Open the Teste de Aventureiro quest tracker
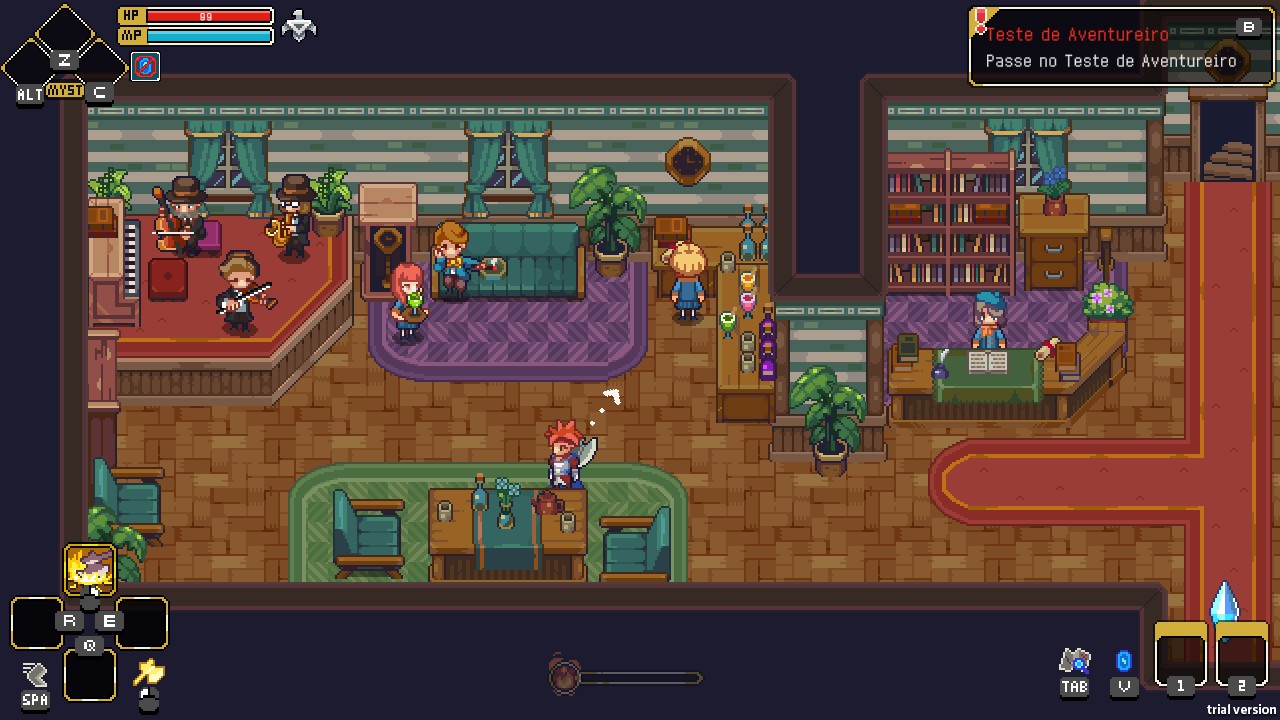 click(x=1120, y=47)
